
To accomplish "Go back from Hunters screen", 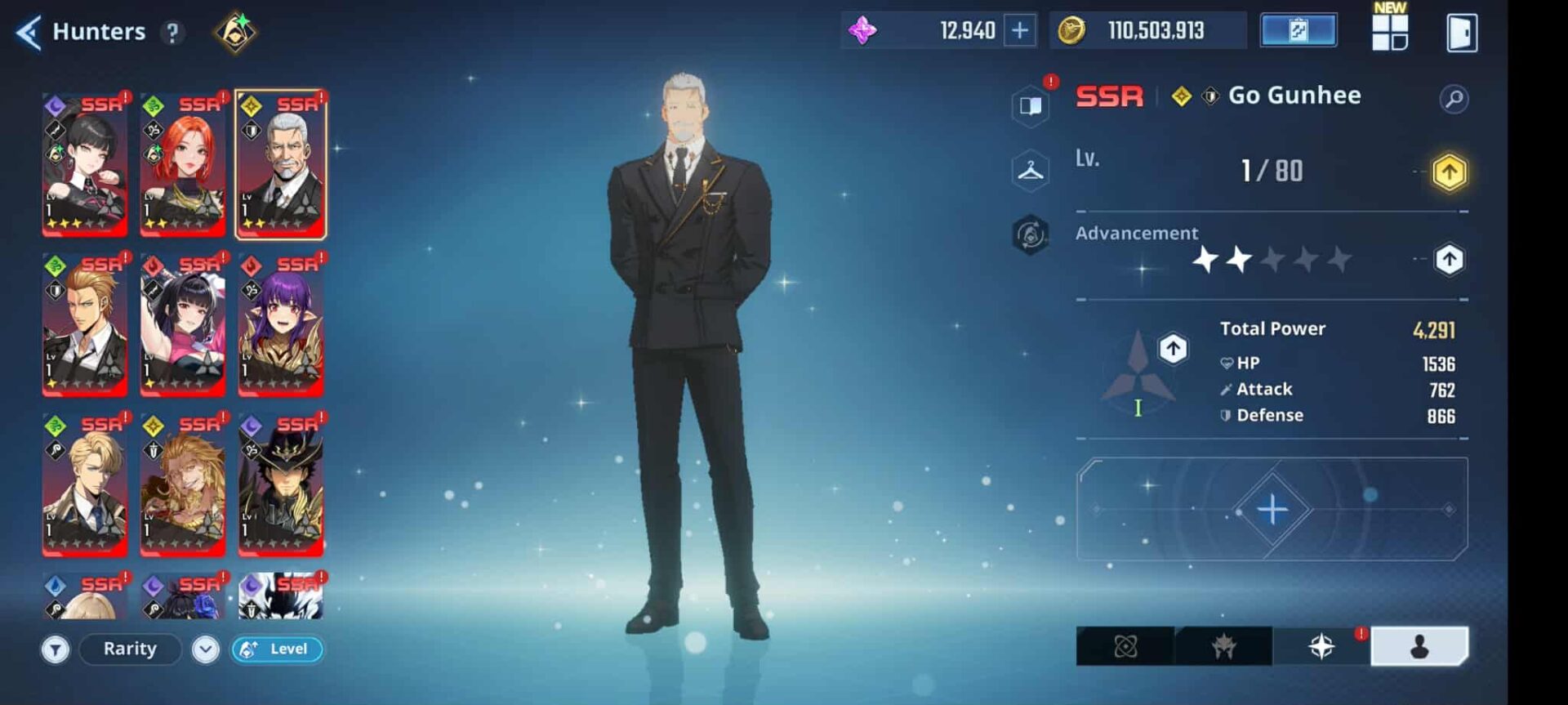I will coord(29,33).
